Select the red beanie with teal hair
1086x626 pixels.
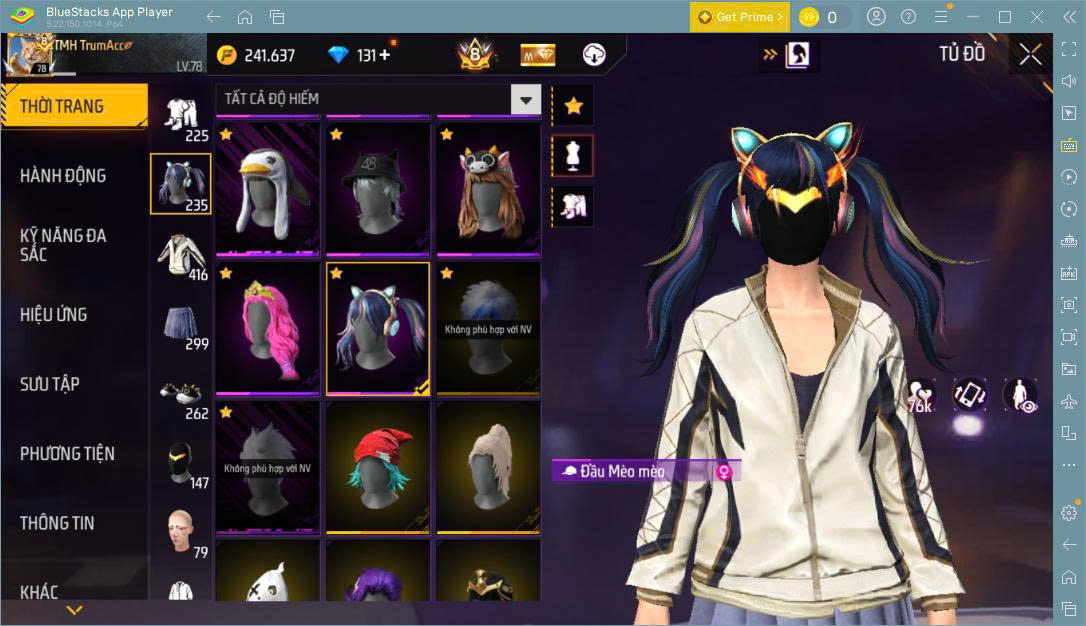click(x=377, y=467)
